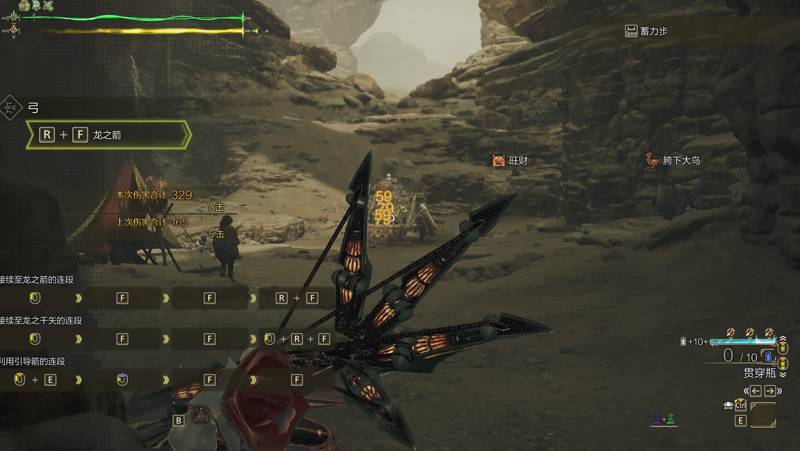Click the 胯下大鸟 Seikret mount icon

(x=652, y=160)
